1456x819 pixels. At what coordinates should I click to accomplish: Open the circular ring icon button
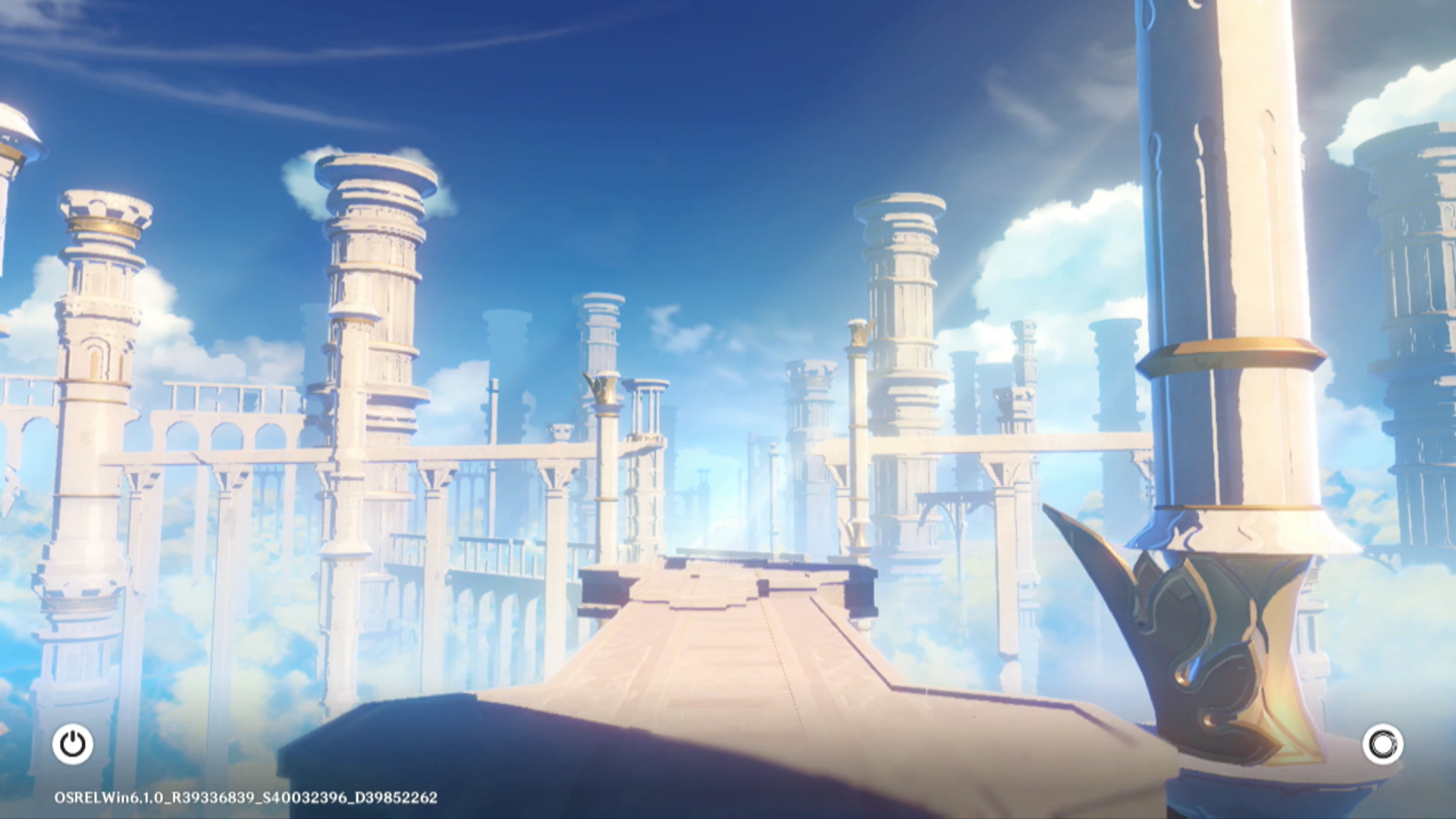(x=1382, y=744)
